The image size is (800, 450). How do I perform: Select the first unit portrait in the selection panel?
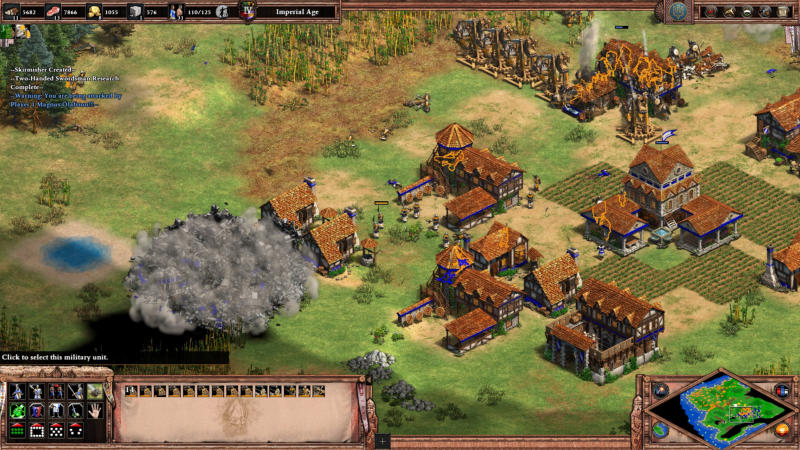point(131,390)
